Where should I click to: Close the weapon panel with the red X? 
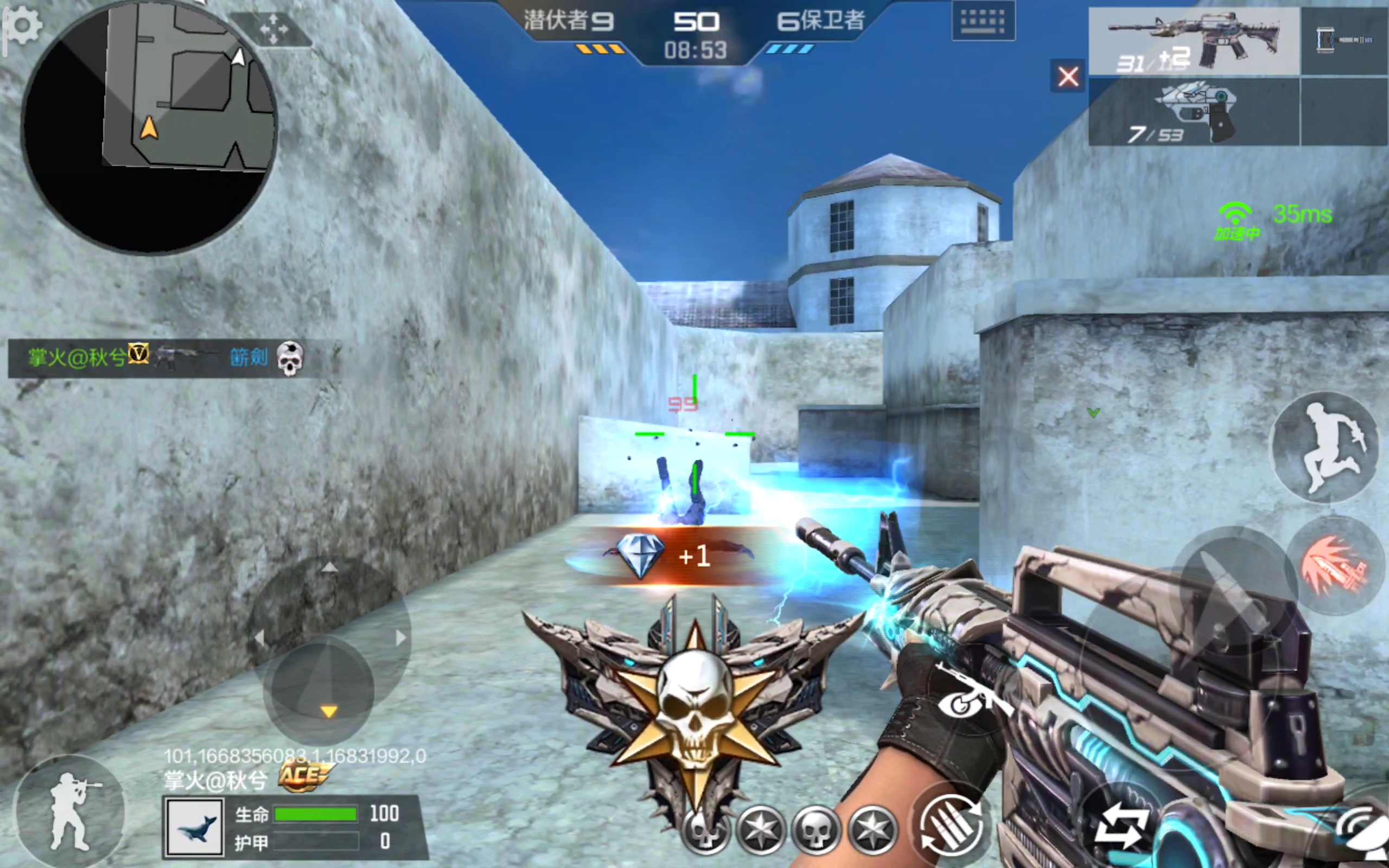[1068, 76]
